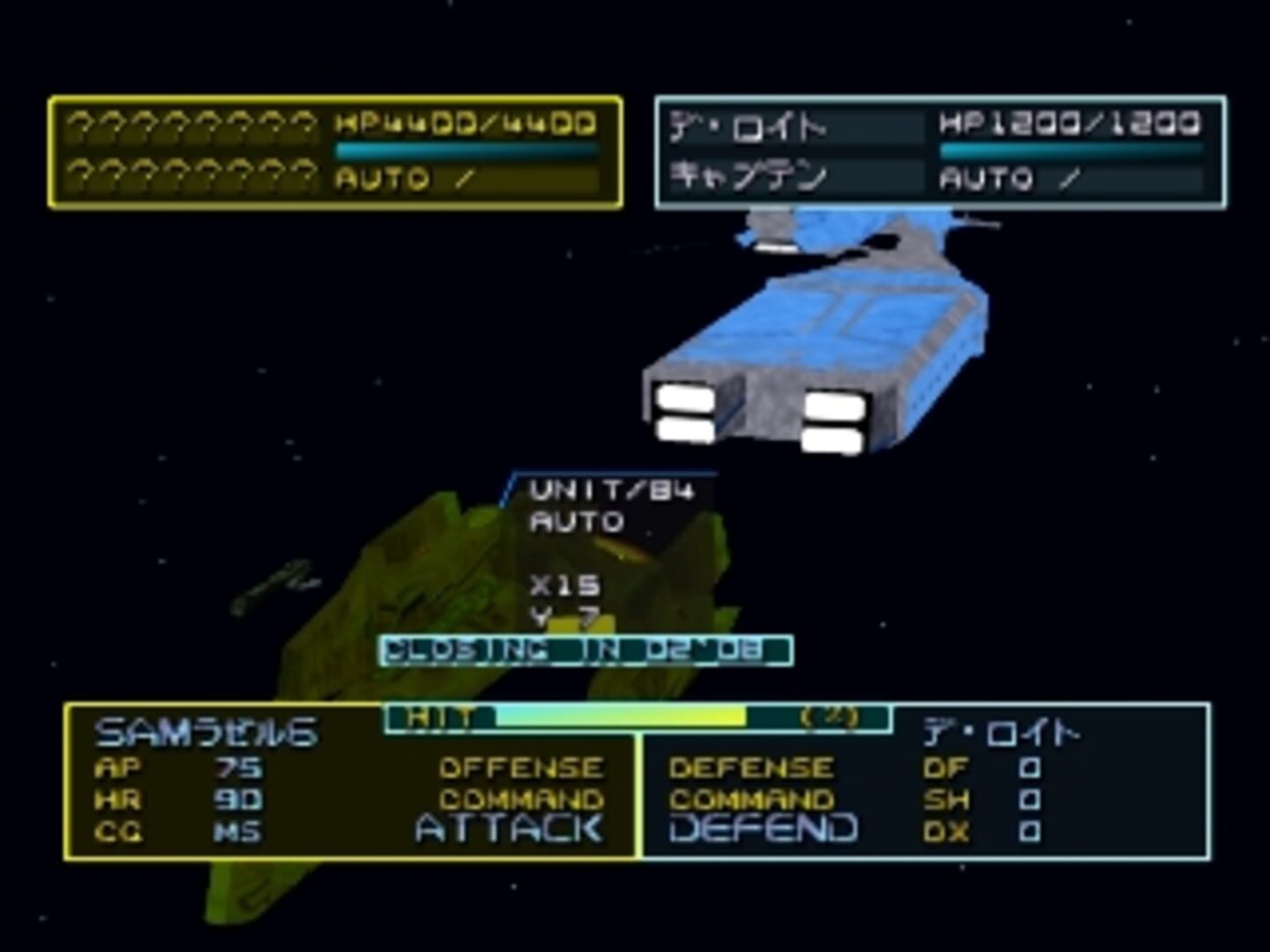The width and height of the screenshot is (1270, 952).
Task: Open the COMMAND menu on the attacker side
Action: click(x=520, y=798)
